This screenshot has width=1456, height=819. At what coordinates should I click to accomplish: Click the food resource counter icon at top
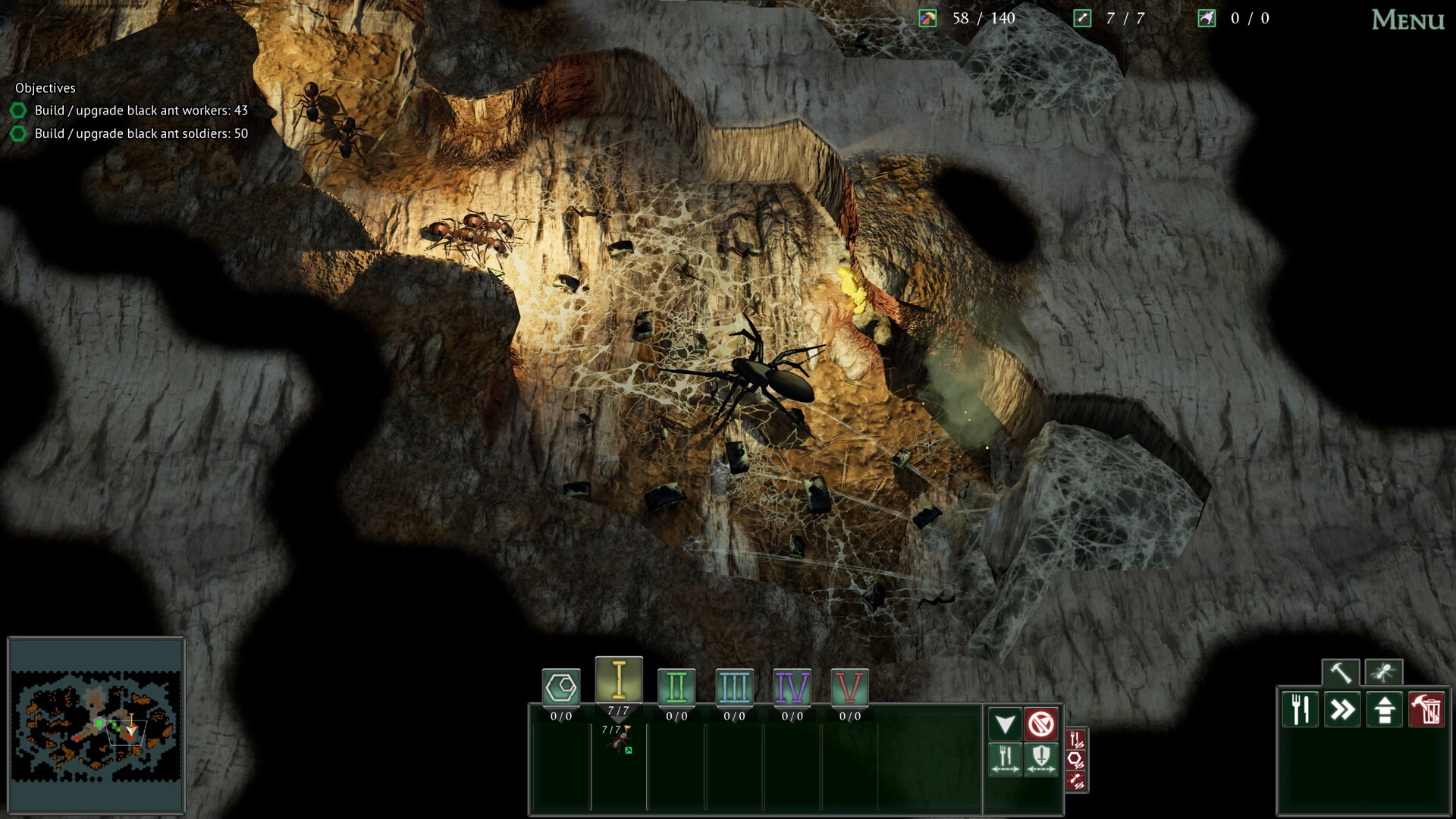(x=927, y=17)
